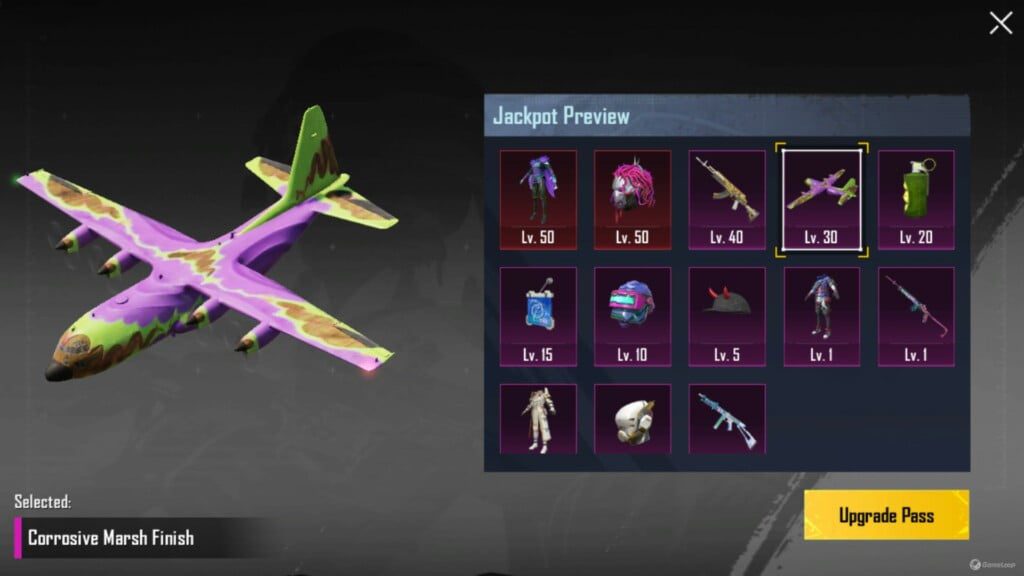
Task: Pick the Lv. 5 horned cap reward
Action: 727,316
